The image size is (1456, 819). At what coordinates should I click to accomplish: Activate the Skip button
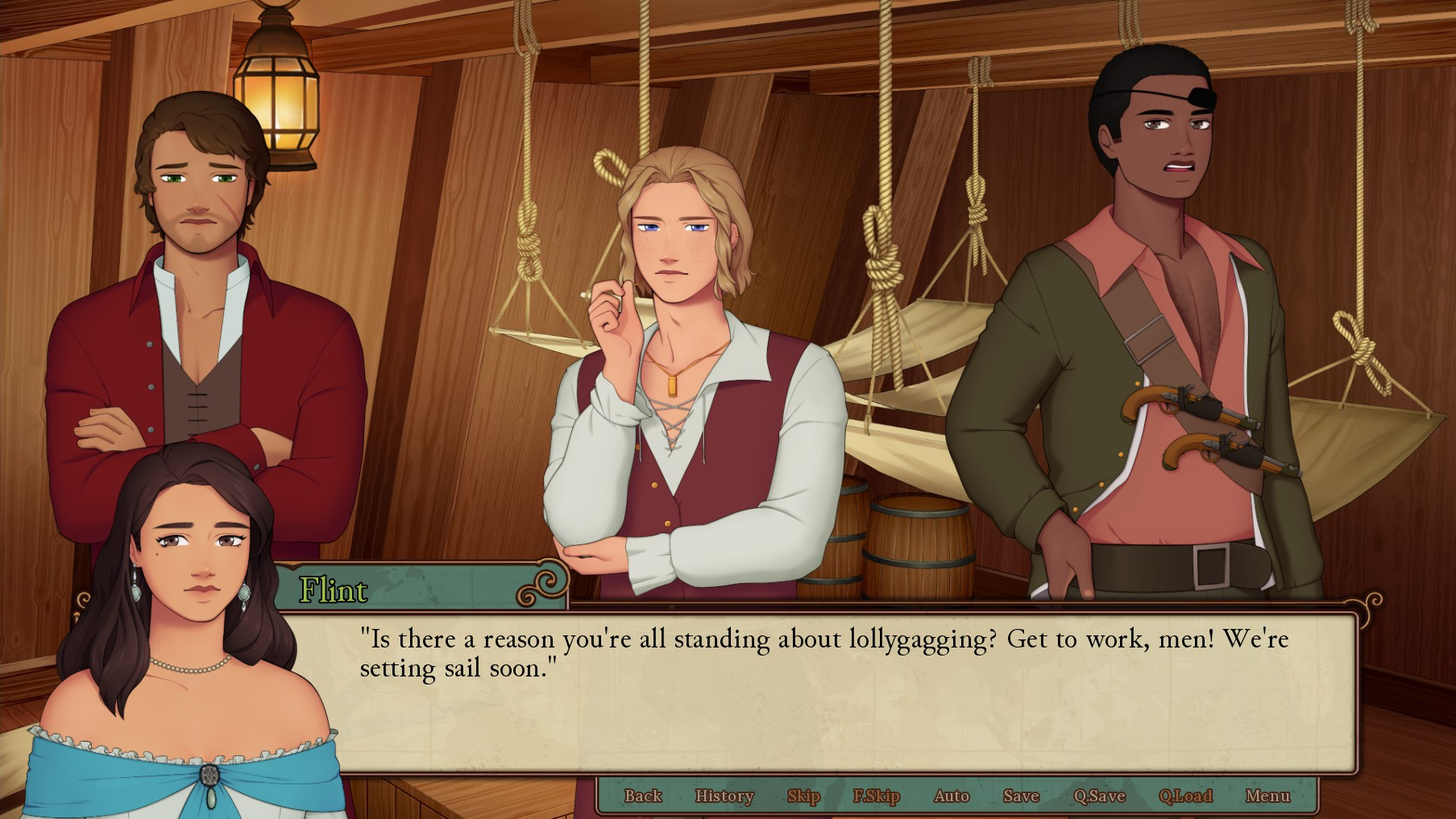(803, 796)
